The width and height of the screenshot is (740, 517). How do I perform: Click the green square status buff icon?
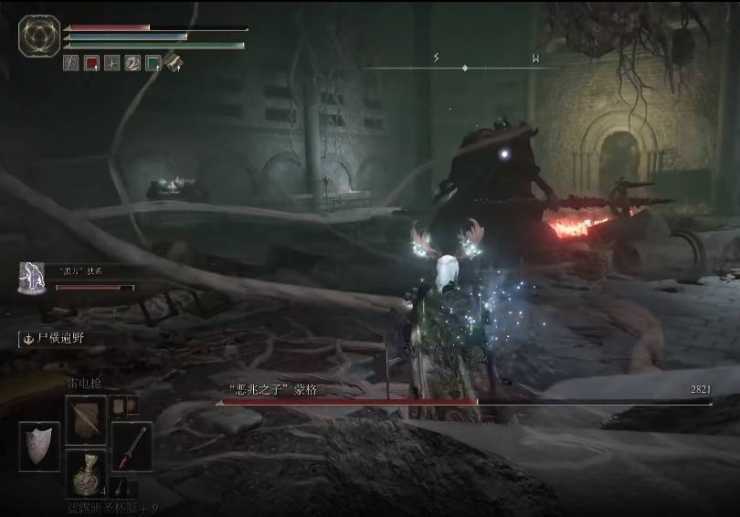pyautogui.click(x=153, y=63)
